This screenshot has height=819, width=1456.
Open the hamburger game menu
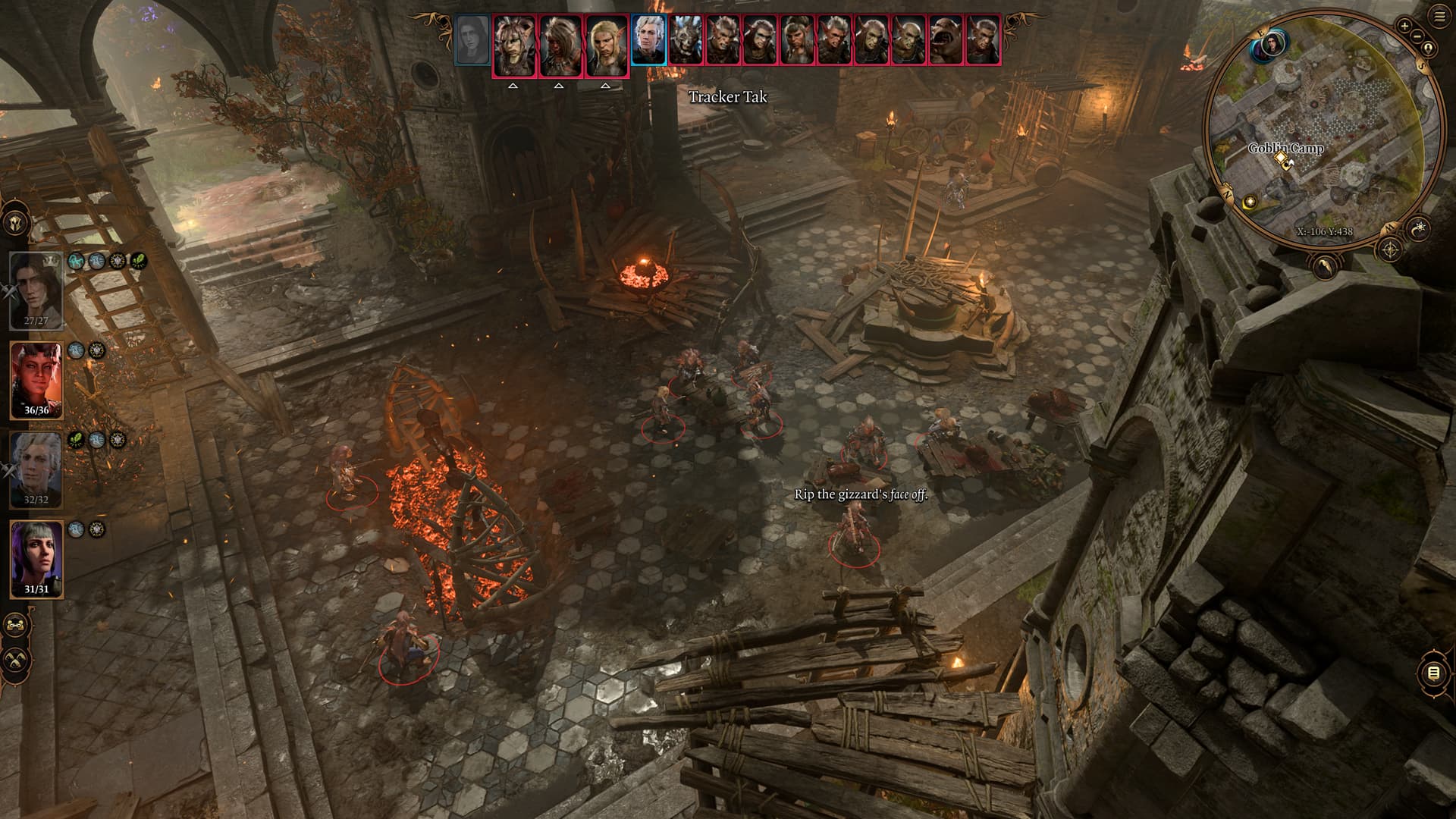tap(1440, 17)
